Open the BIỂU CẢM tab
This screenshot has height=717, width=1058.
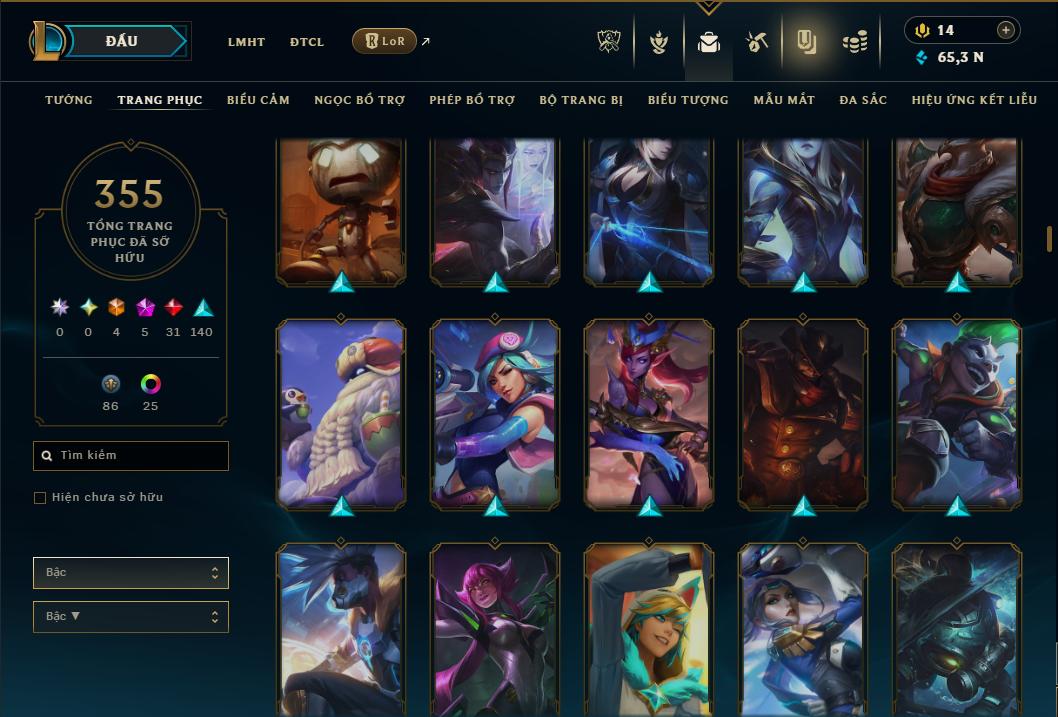pos(258,100)
